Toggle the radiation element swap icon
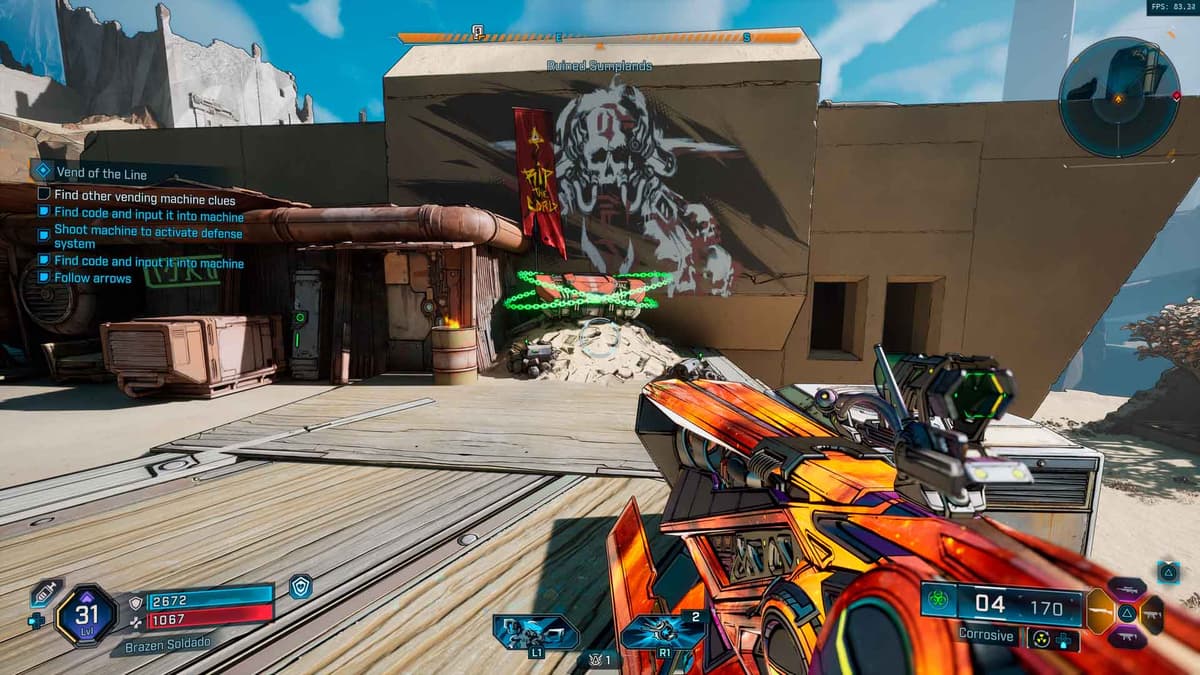Image resolution: width=1200 pixels, height=675 pixels. 1041,637
